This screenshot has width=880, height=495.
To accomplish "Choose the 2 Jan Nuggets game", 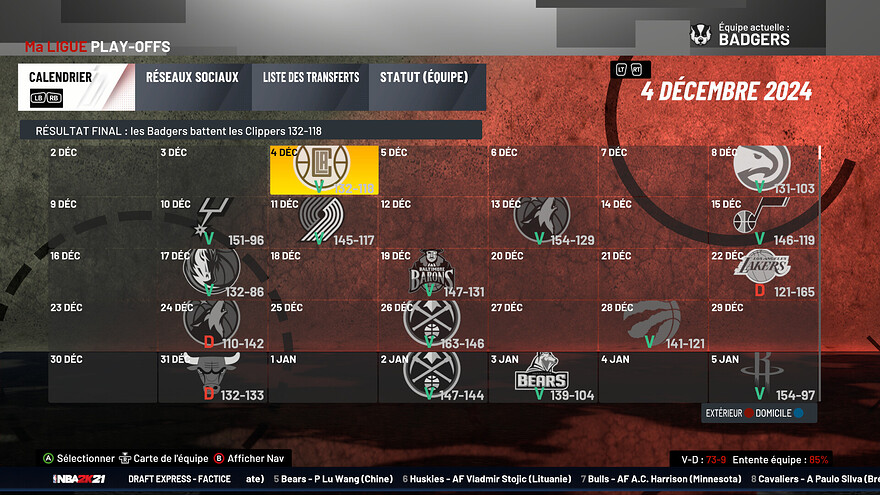I will point(432,376).
